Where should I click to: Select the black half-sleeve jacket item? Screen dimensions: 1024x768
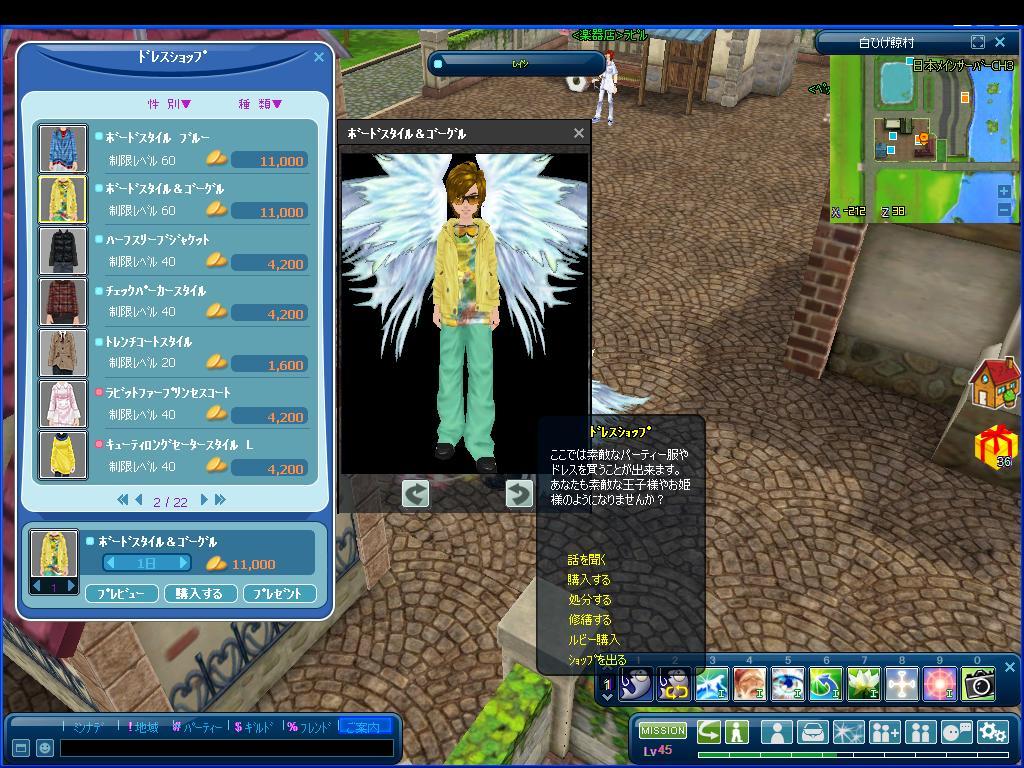[x=63, y=250]
